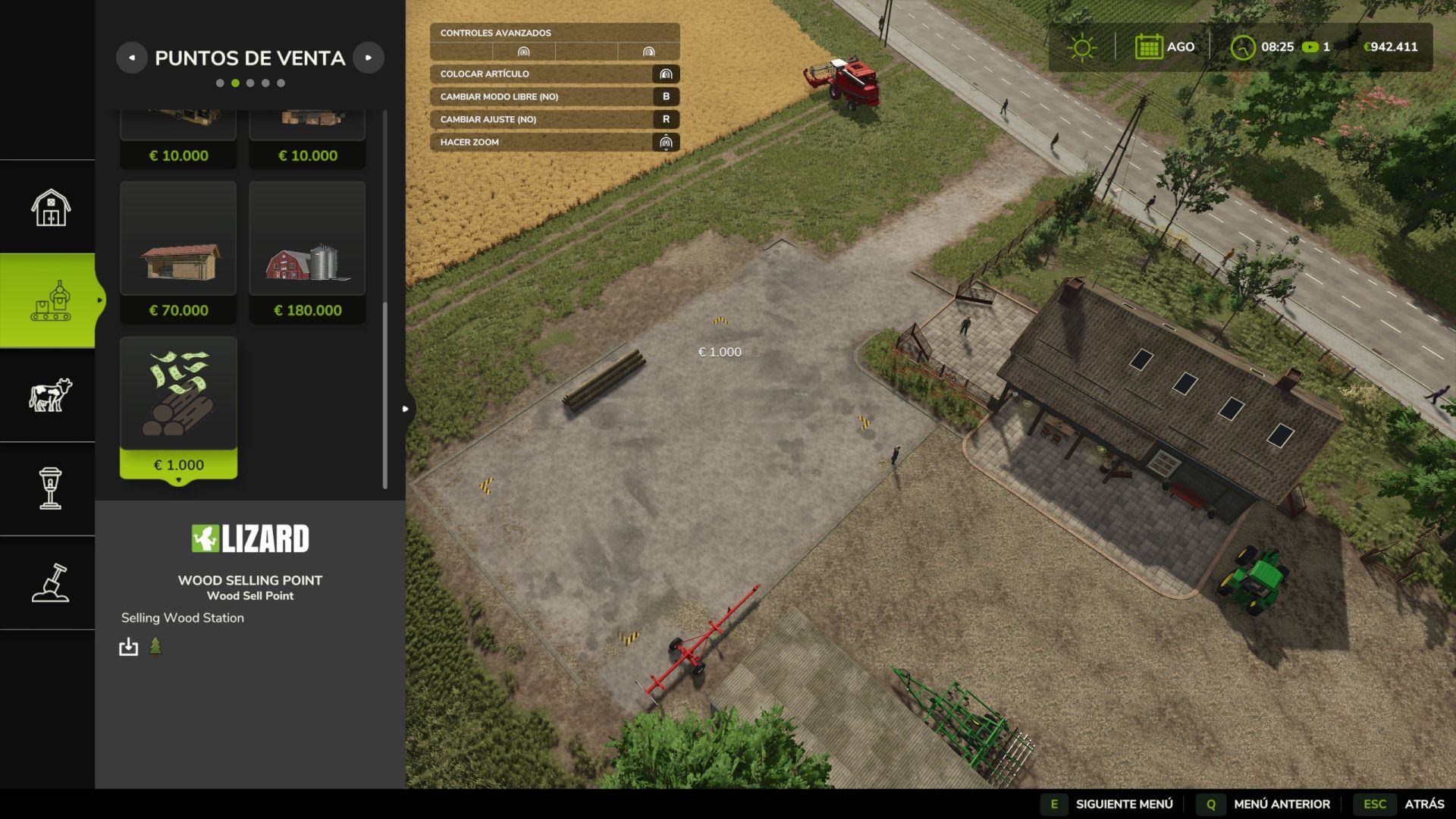Click the Colocar Artículo control row
This screenshot has width=1456, height=819.
coord(554,74)
